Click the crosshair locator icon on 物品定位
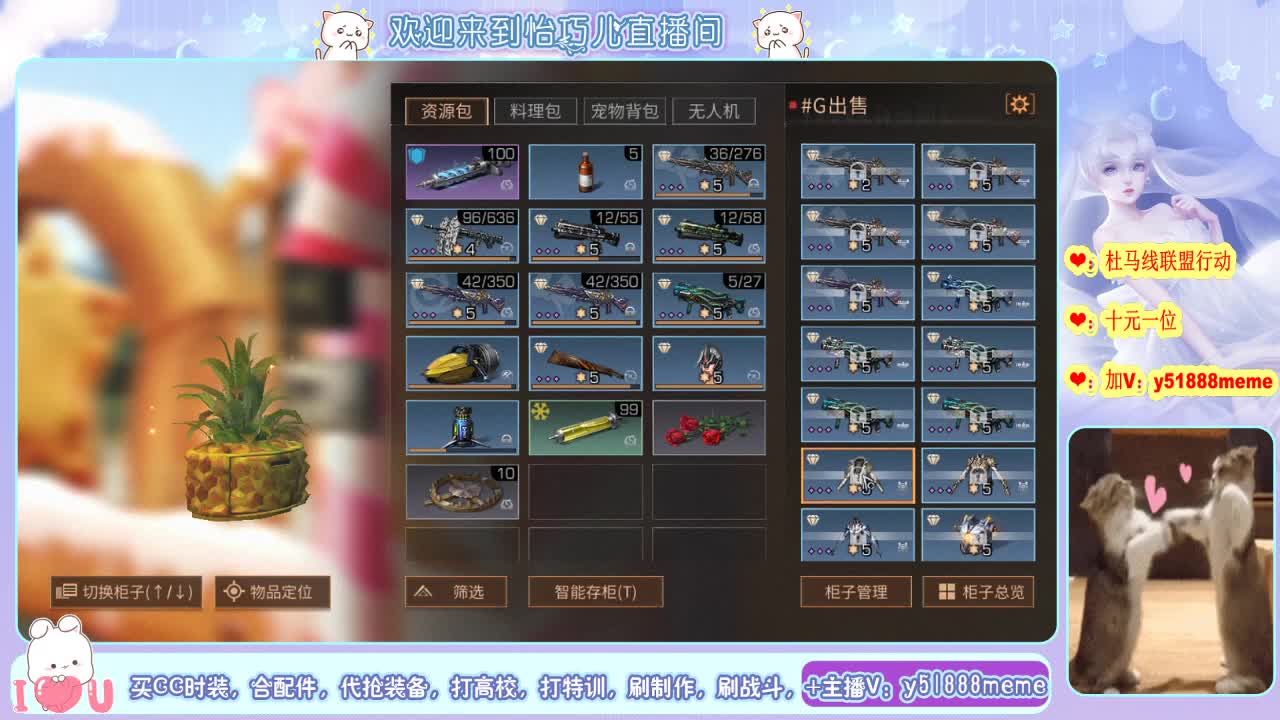Image resolution: width=1280 pixels, height=720 pixels. 232,592
